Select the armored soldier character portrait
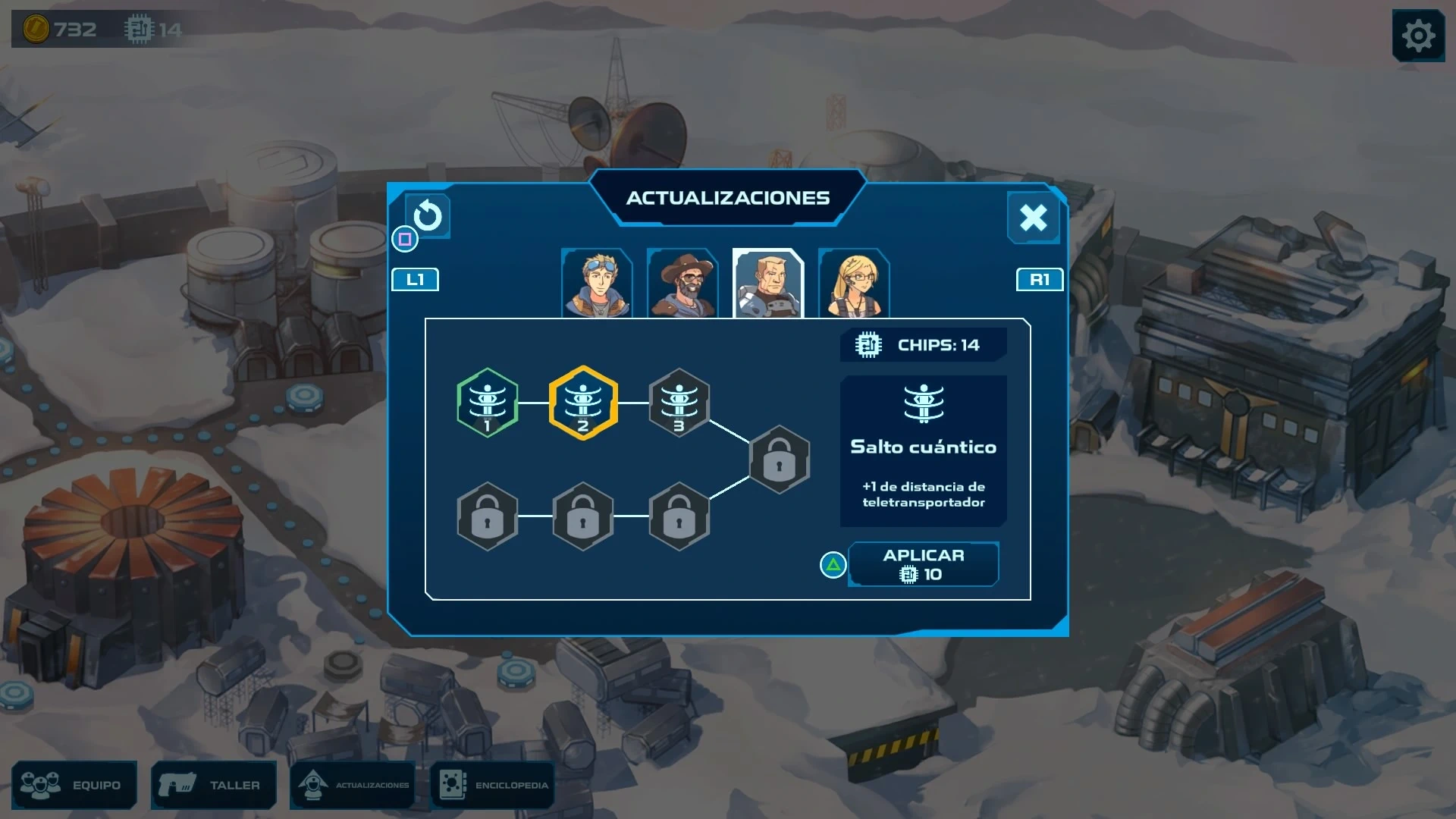The width and height of the screenshot is (1456, 819). 768,284
